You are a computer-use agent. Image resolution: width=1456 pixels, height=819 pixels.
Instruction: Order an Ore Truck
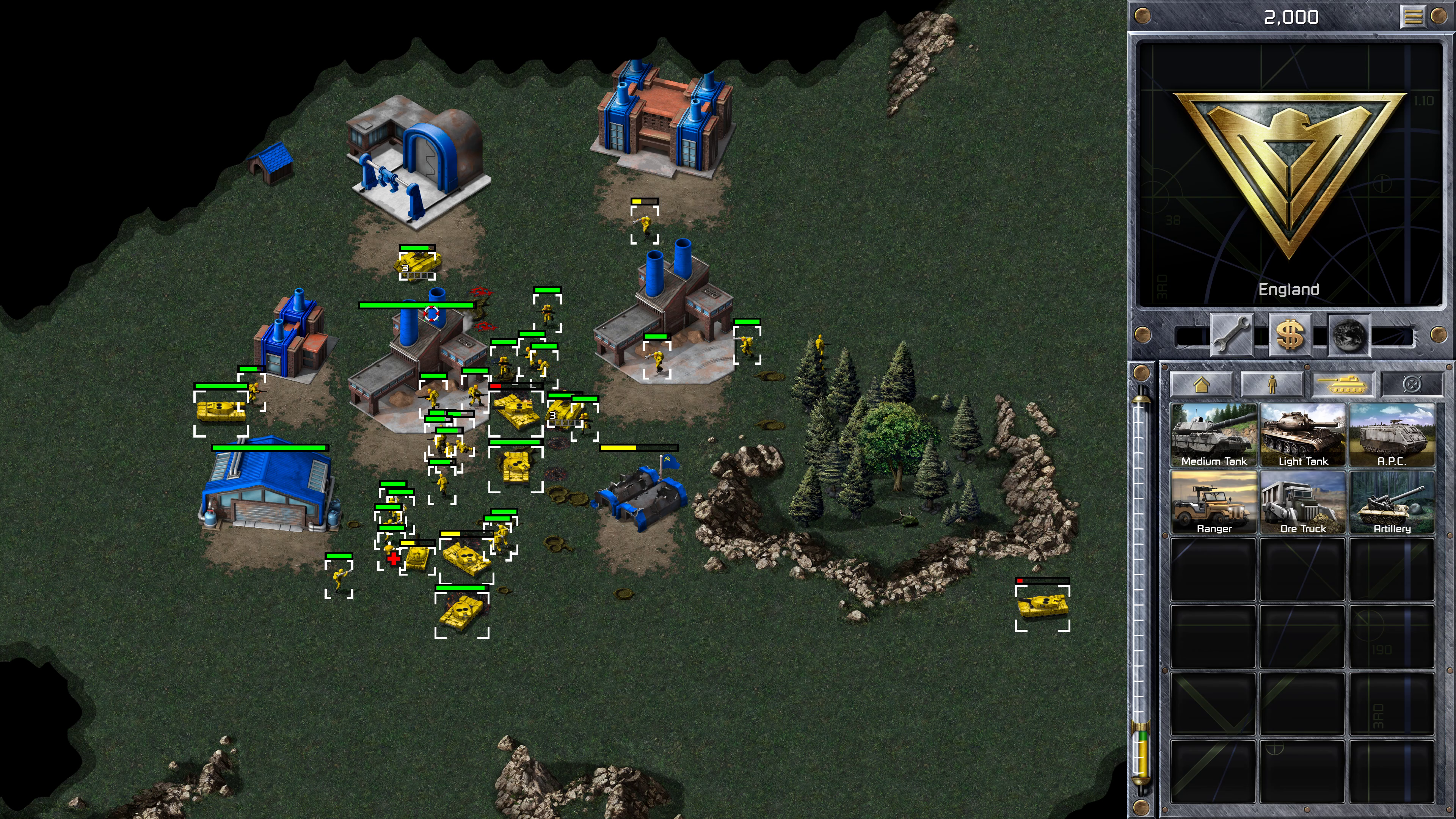pyautogui.click(x=1303, y=502)
